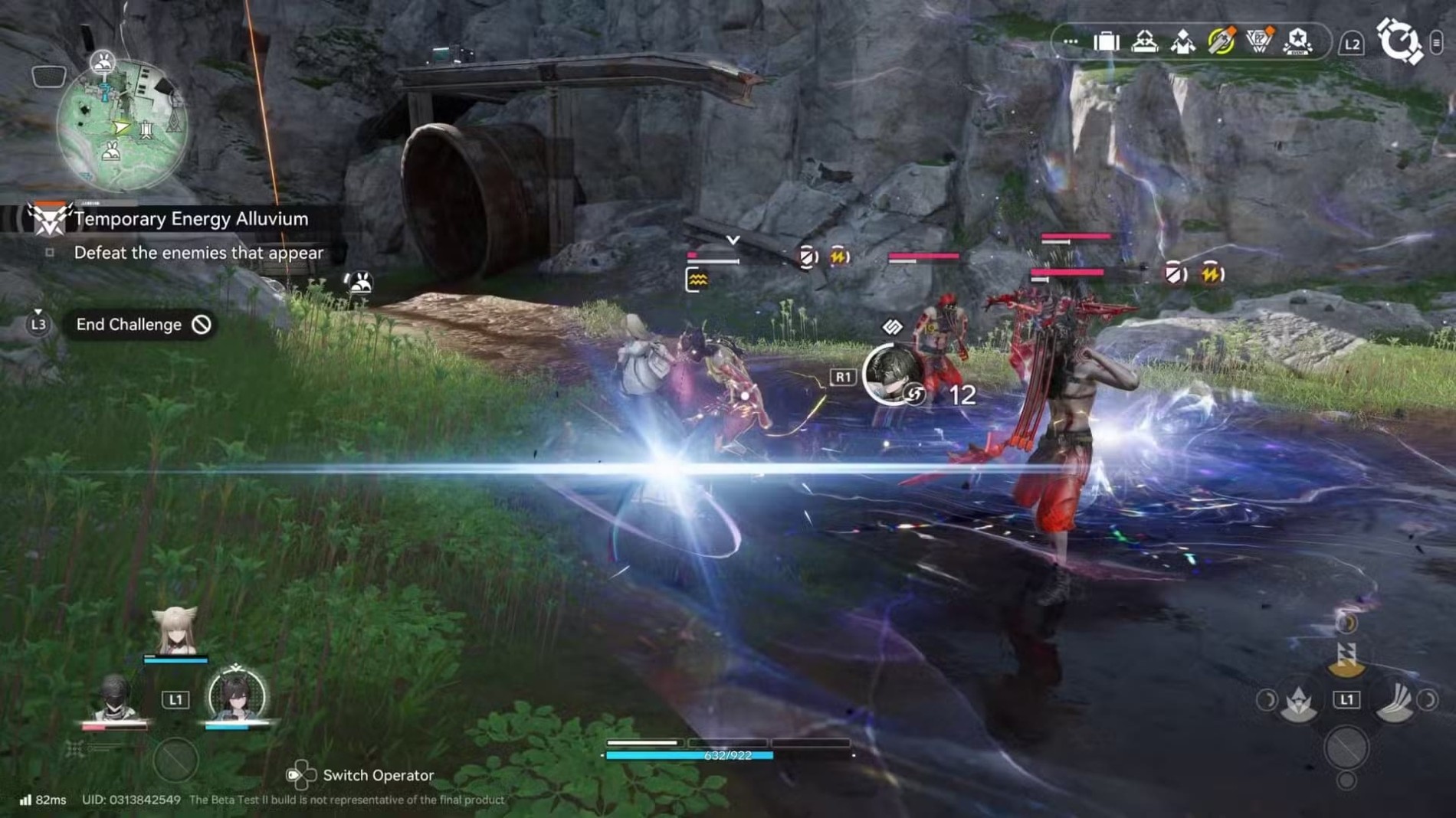Open the briefcase backpack icon
Viewport: 1456px width, 818px height.
point(1106,42)
